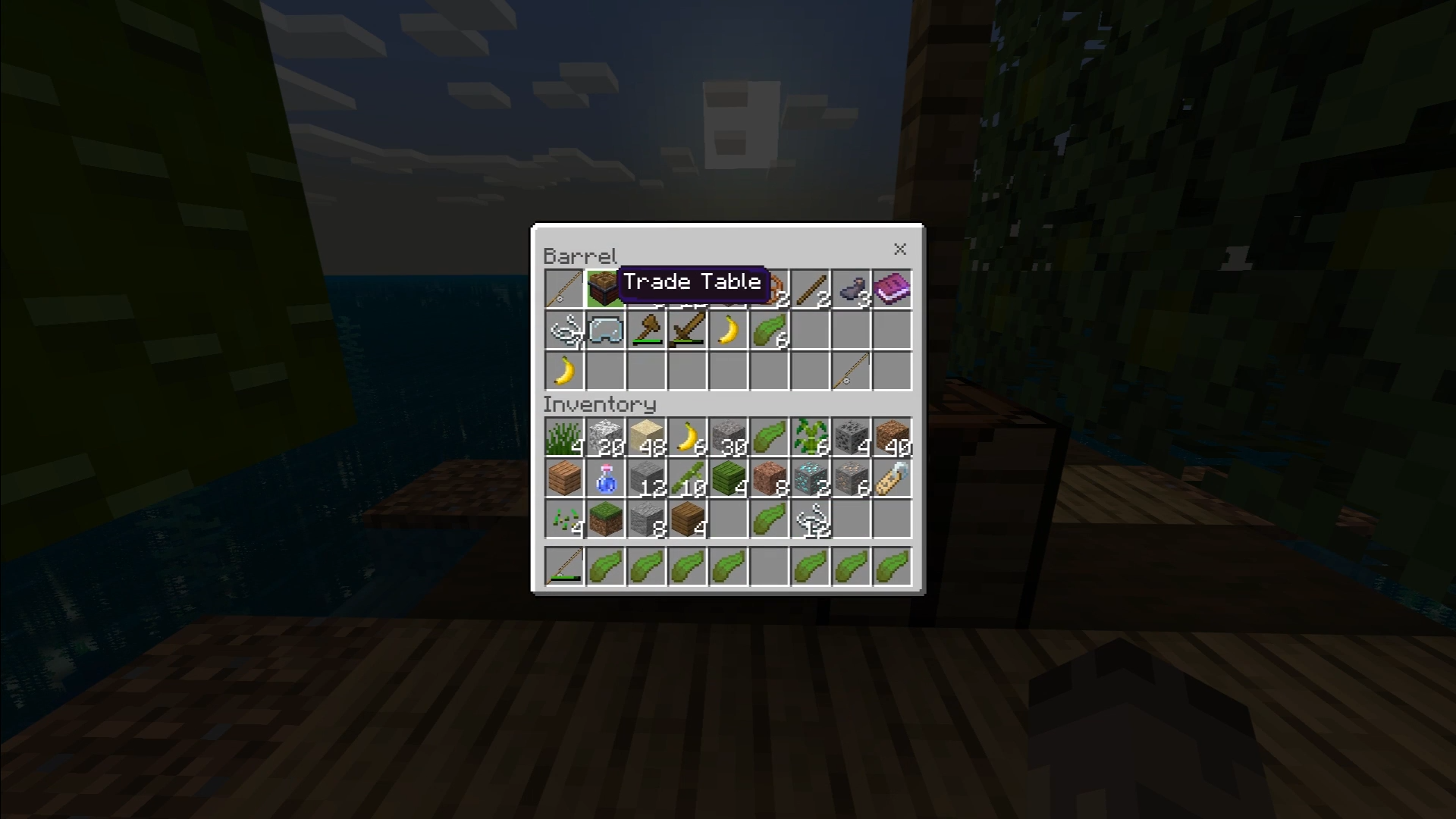Close the Barrel window
The image size is (1456, 819).
[x=900, y=249]
